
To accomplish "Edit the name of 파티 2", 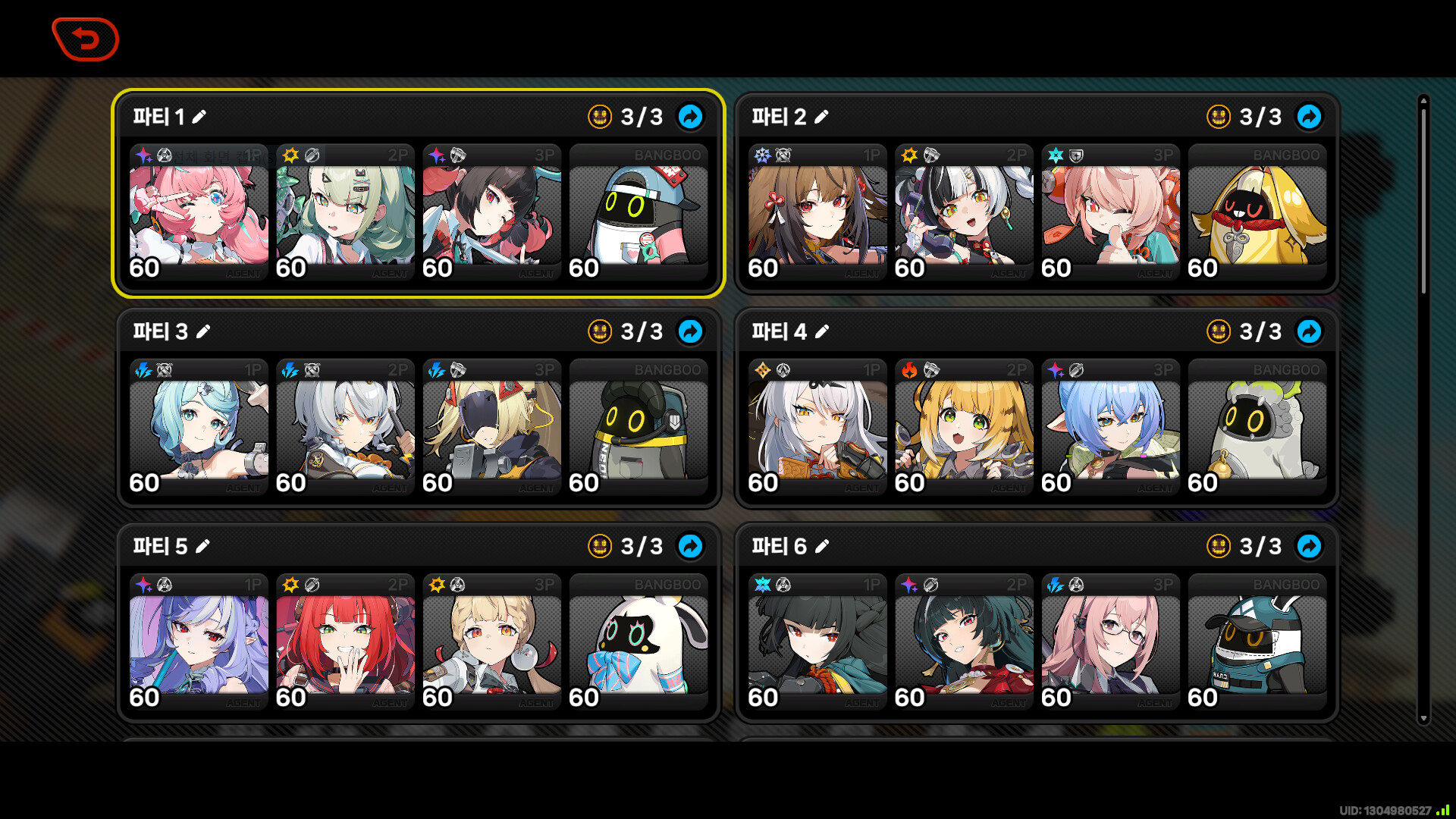I will click(x=822, y=117).
